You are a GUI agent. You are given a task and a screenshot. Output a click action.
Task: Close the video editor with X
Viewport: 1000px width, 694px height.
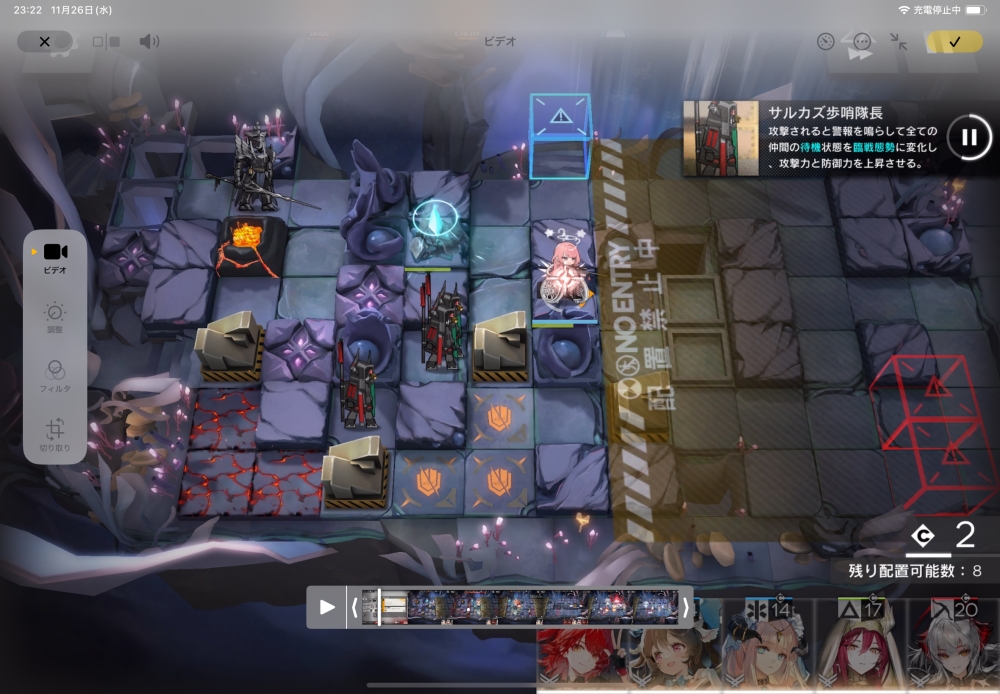(x=44, y=41)
